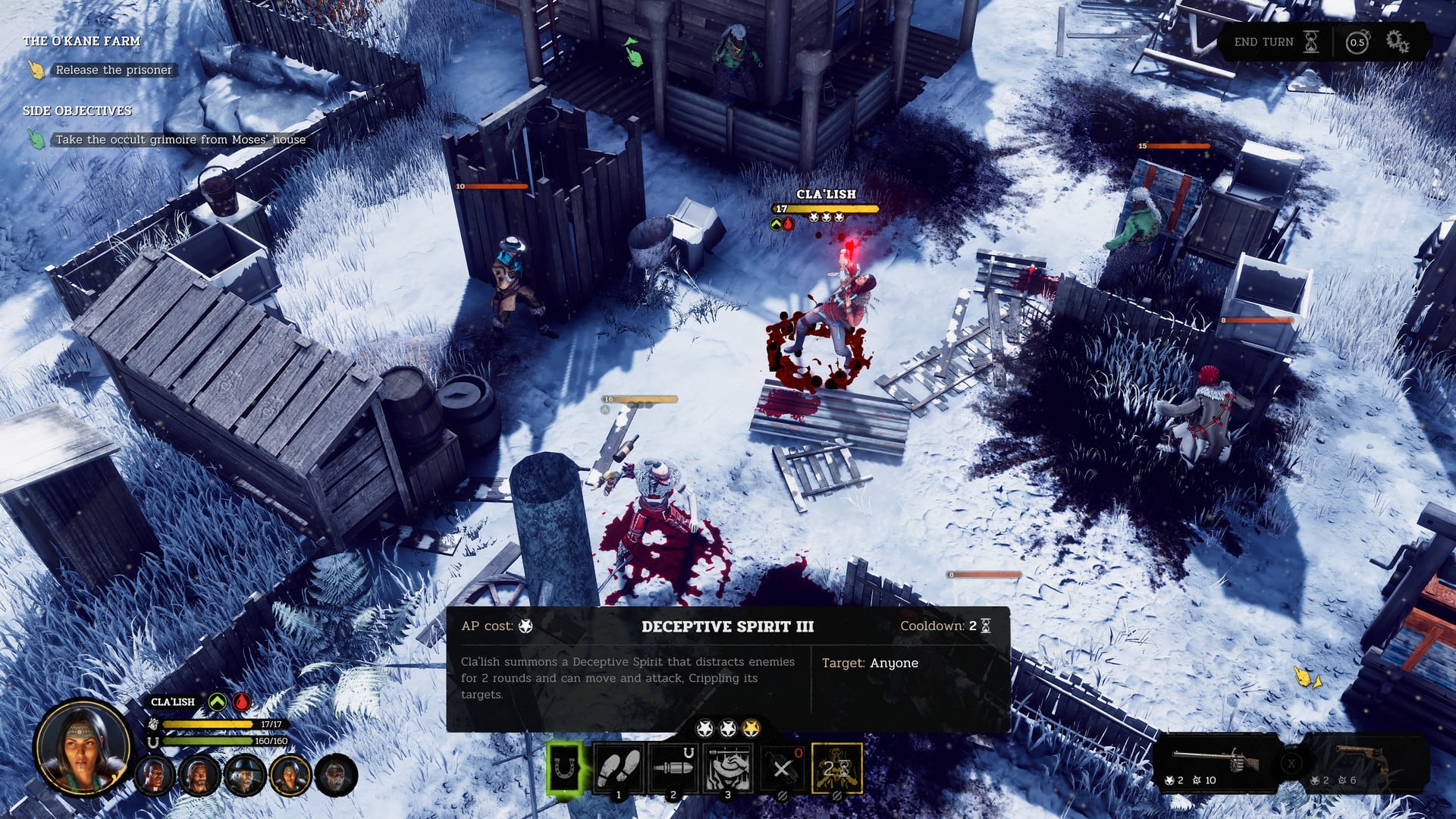Click the green arrow status indicator near Cla'lish's portrait
This screenshot has width=1456, height=819.
coord(218,702)
